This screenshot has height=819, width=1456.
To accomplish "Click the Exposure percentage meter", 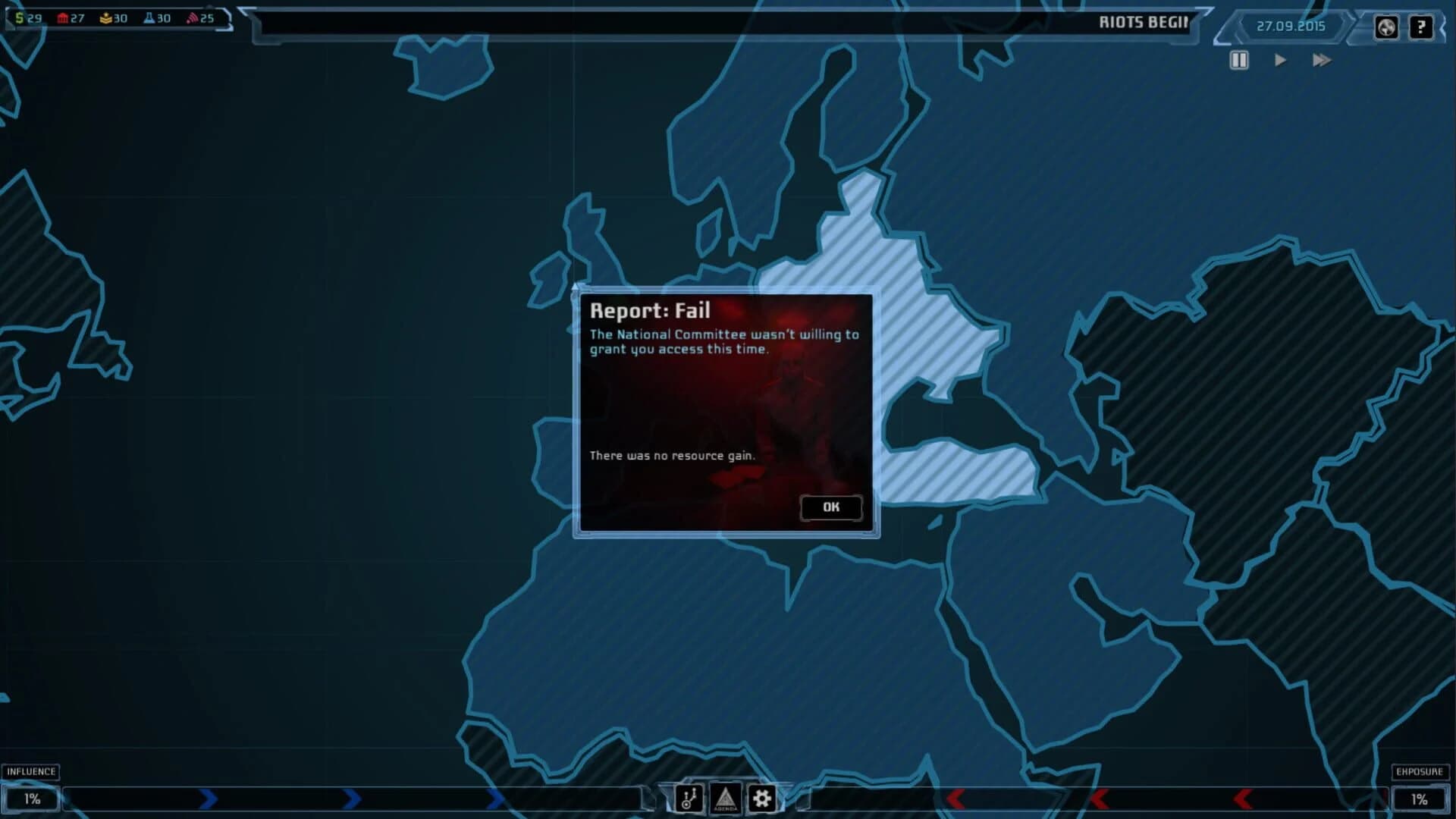I will [x=1421, y=798].
